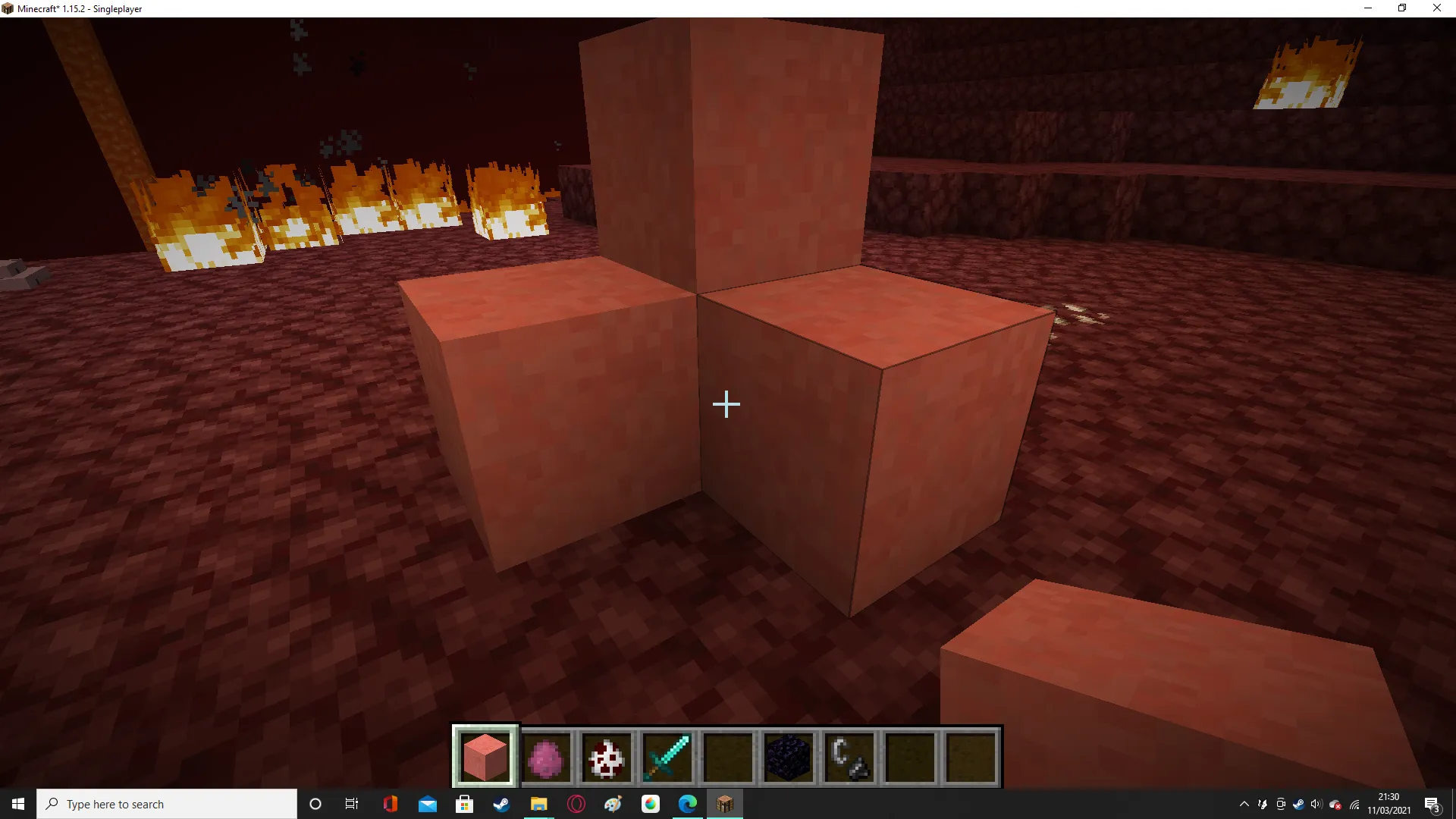This screenshot has width=1456, height=819.
Task: Click the "Type here to search" field
Action: [x=167, y=804]
